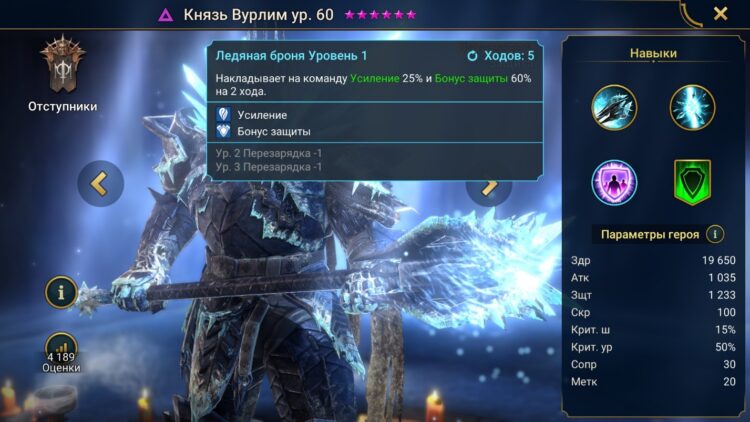Open info next to Параметры героя
The width and height of the screenshot is (750, 422).
coord(715,234)
